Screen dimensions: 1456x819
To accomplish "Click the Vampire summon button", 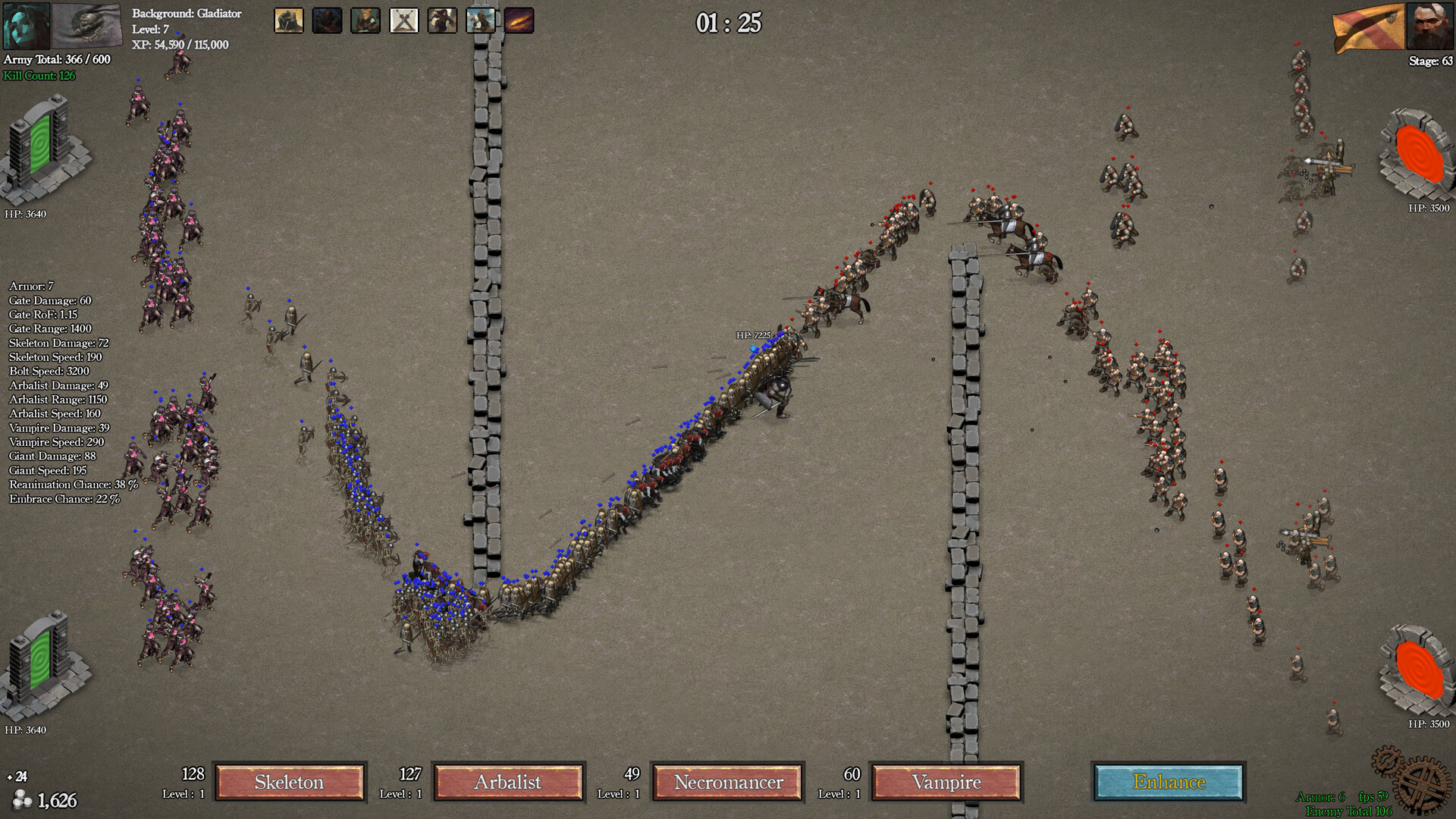I will (947, 782).
